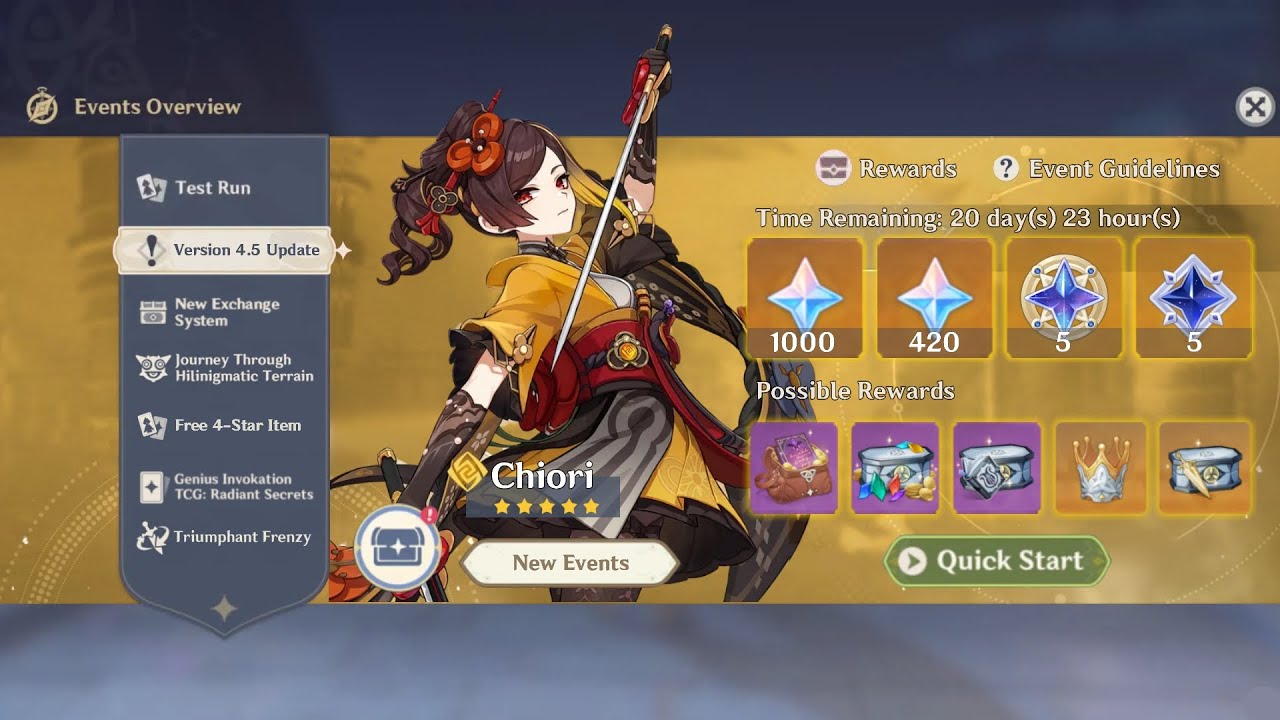Click the Quick Start button

[996, 561]
